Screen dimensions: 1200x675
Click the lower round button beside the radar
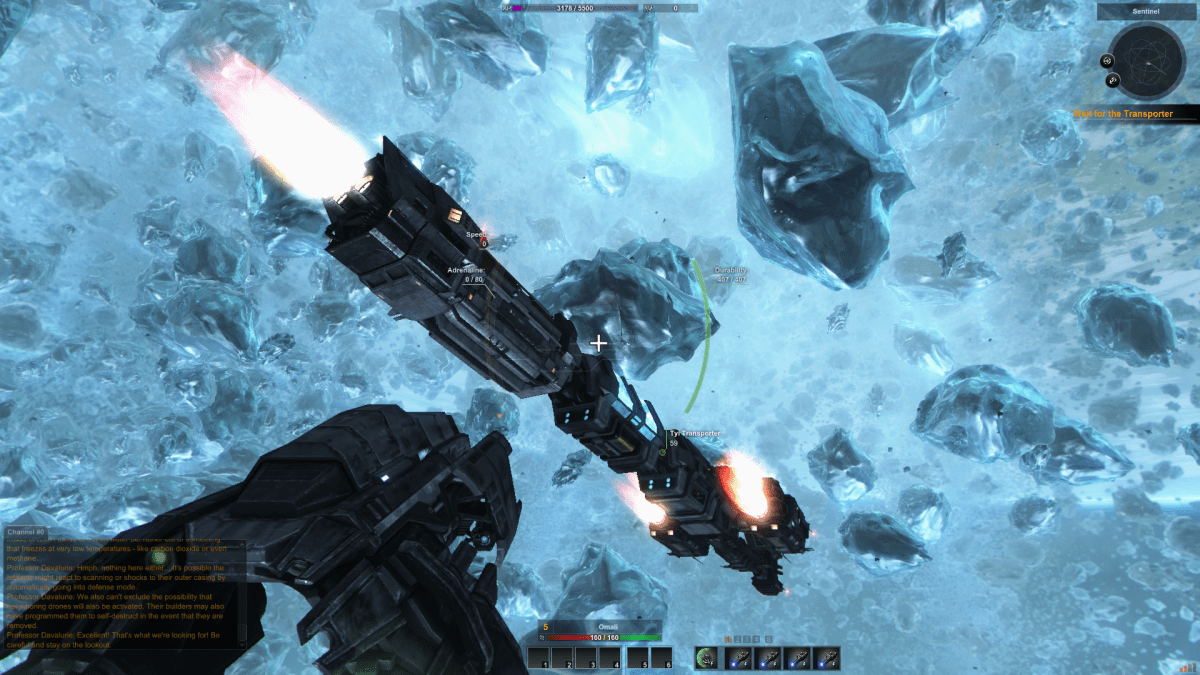point(1113,80)
